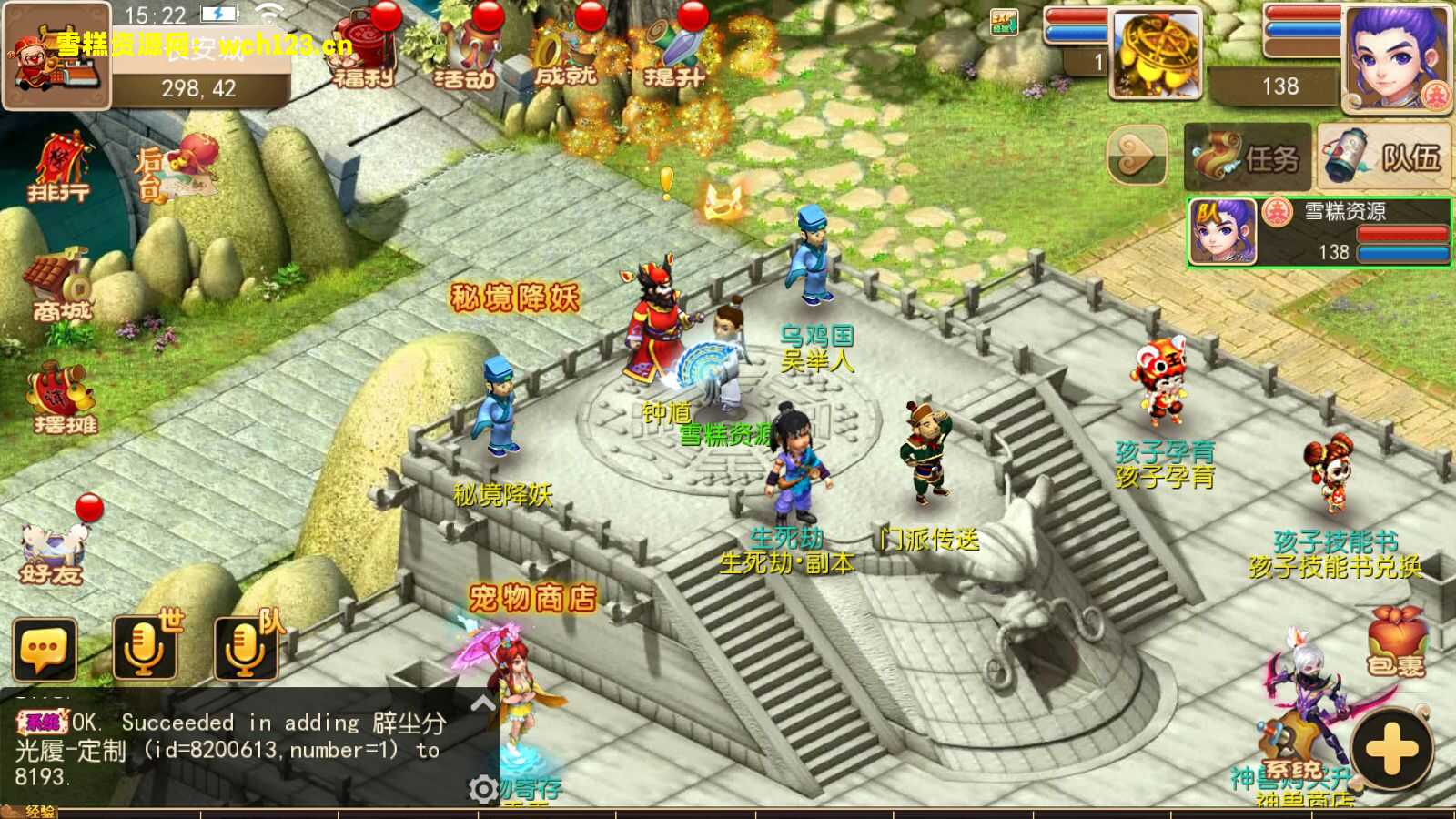Open the player character portrait
This screenshot has width=1456, height=819.
pyautogui.click(x=1397, y=56)
